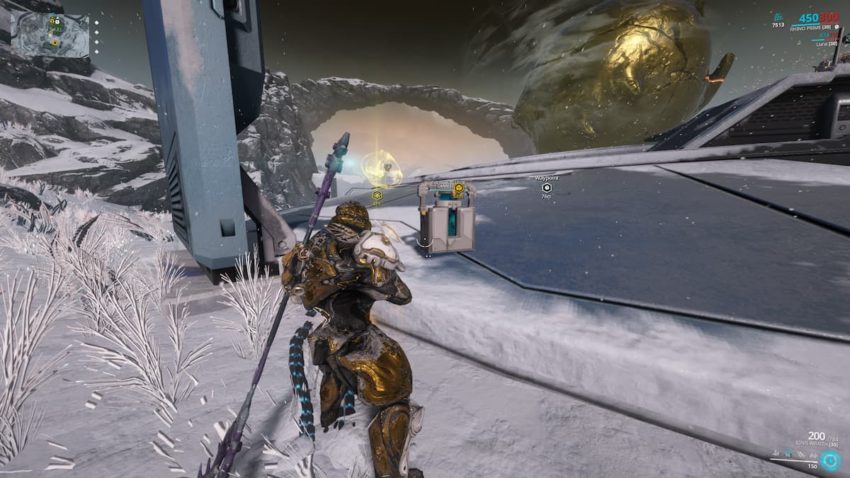The width and height of the screenshot is (850, 478).
Task: Open the minimap in the corner
Action: (x=52, y=33)
